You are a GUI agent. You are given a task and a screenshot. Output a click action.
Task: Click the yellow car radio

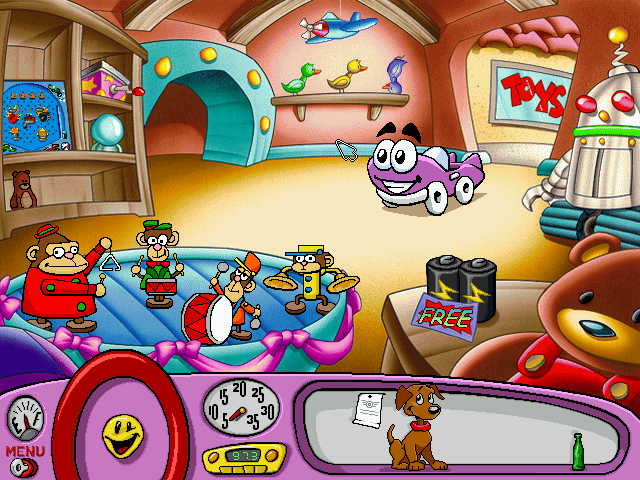[241, 457]
